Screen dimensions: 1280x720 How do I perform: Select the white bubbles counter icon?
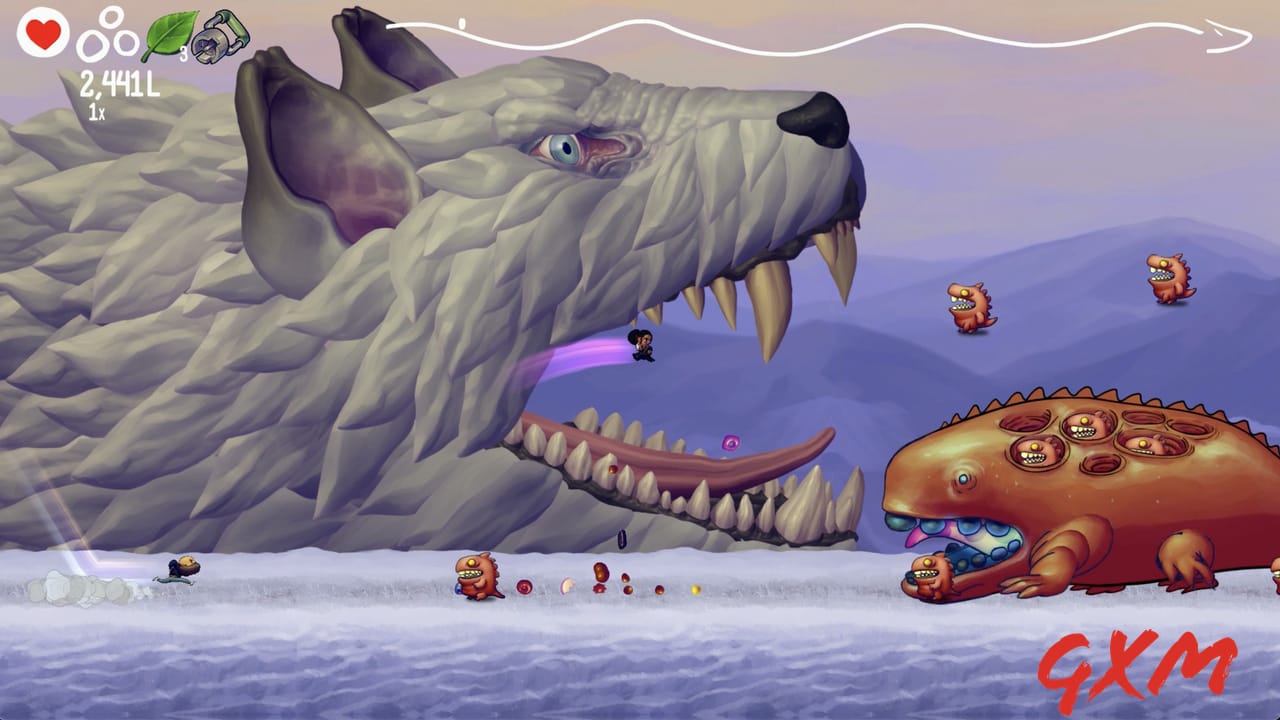[112, 35]
